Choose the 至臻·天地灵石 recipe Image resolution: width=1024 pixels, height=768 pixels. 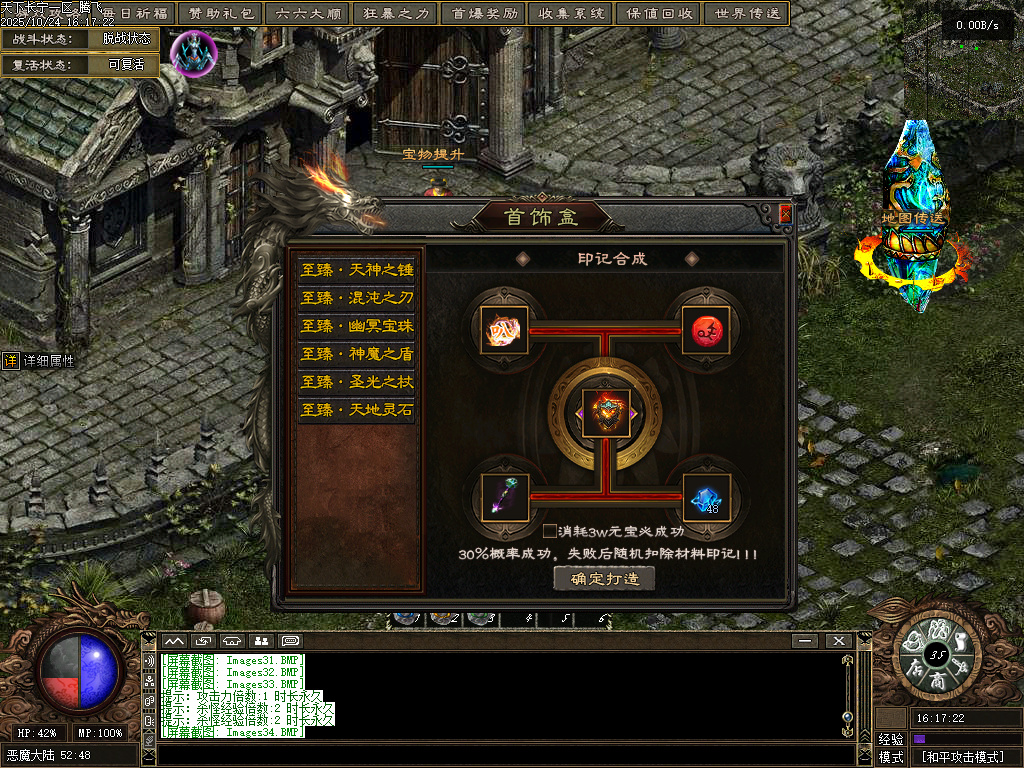click(x=356, y=410)
